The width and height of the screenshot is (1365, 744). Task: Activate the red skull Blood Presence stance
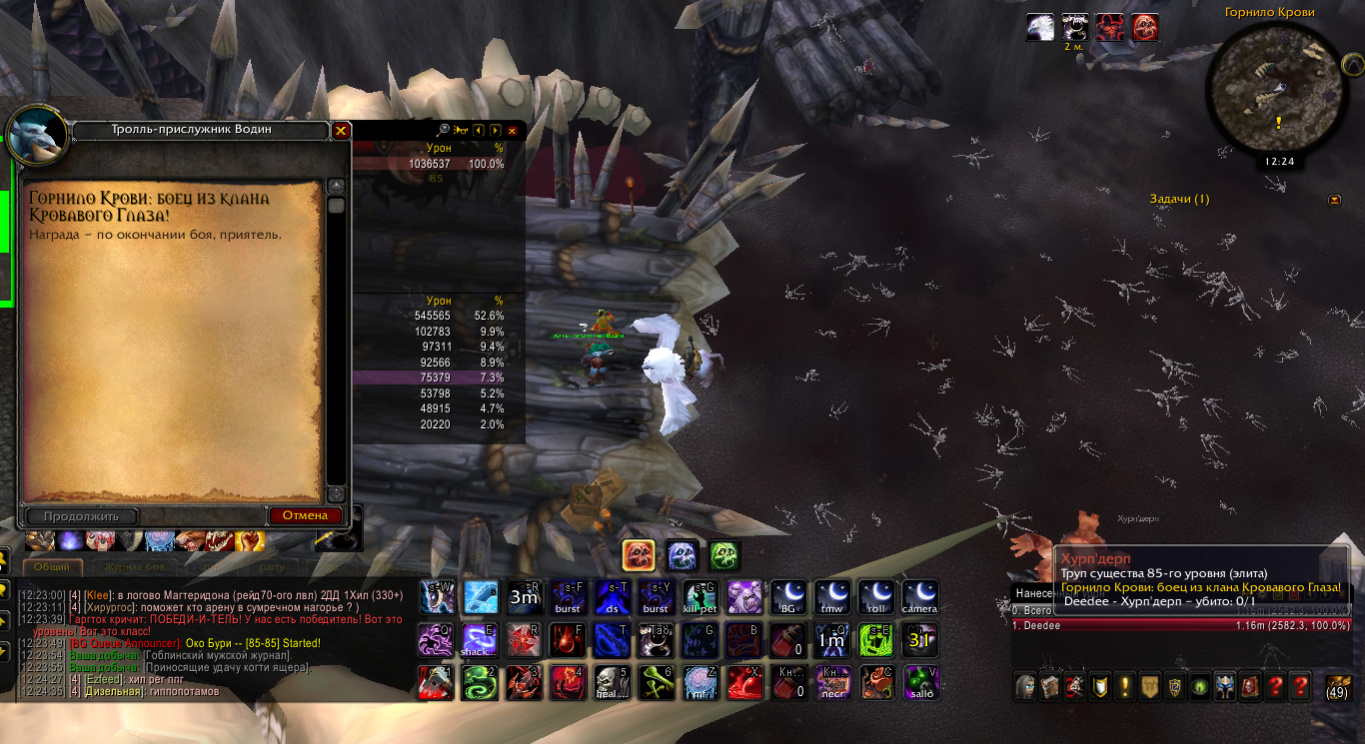point(638,555)
